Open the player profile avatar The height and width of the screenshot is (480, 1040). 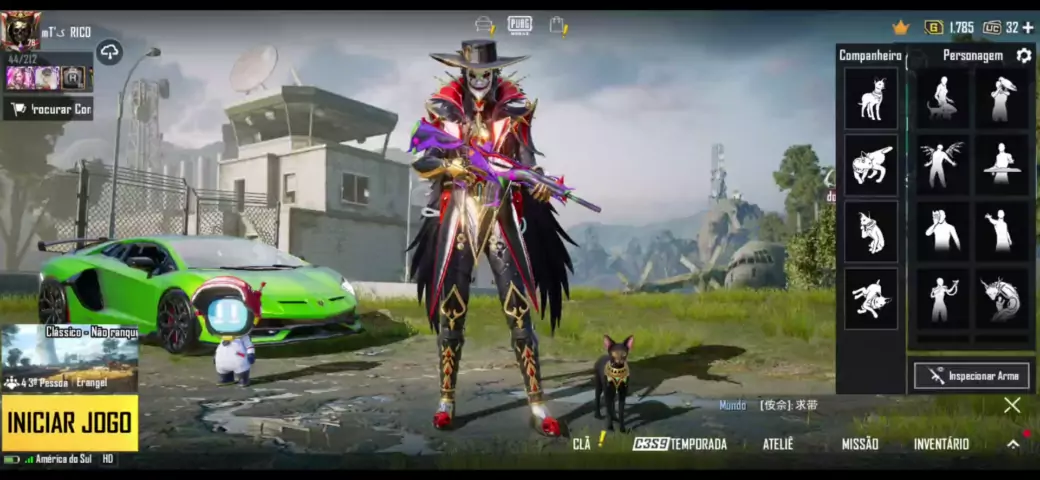pos(20,32)
